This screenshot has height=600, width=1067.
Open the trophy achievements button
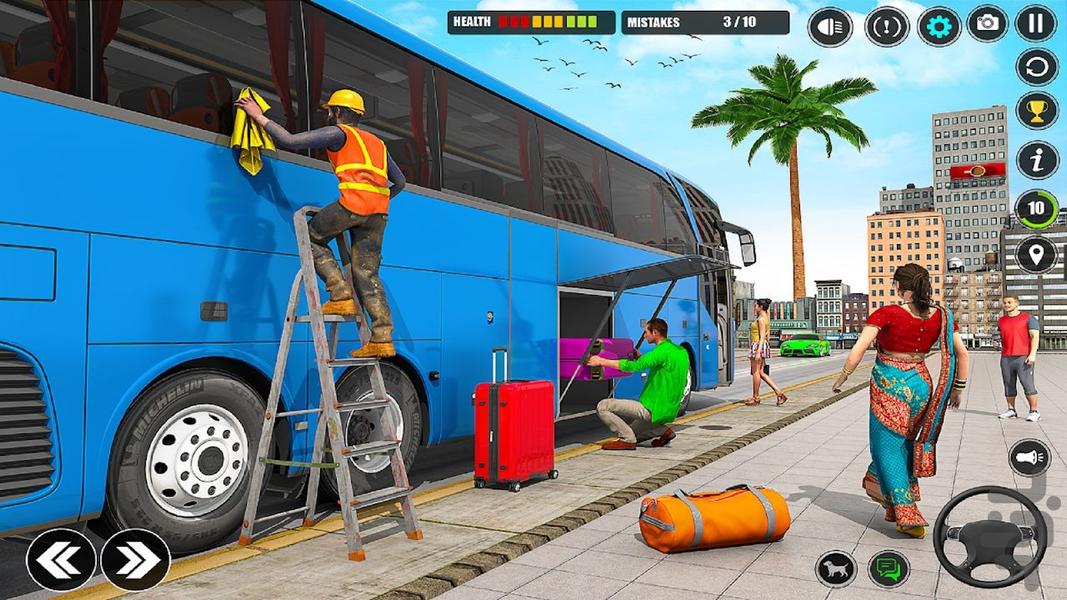coord(1037,111)
